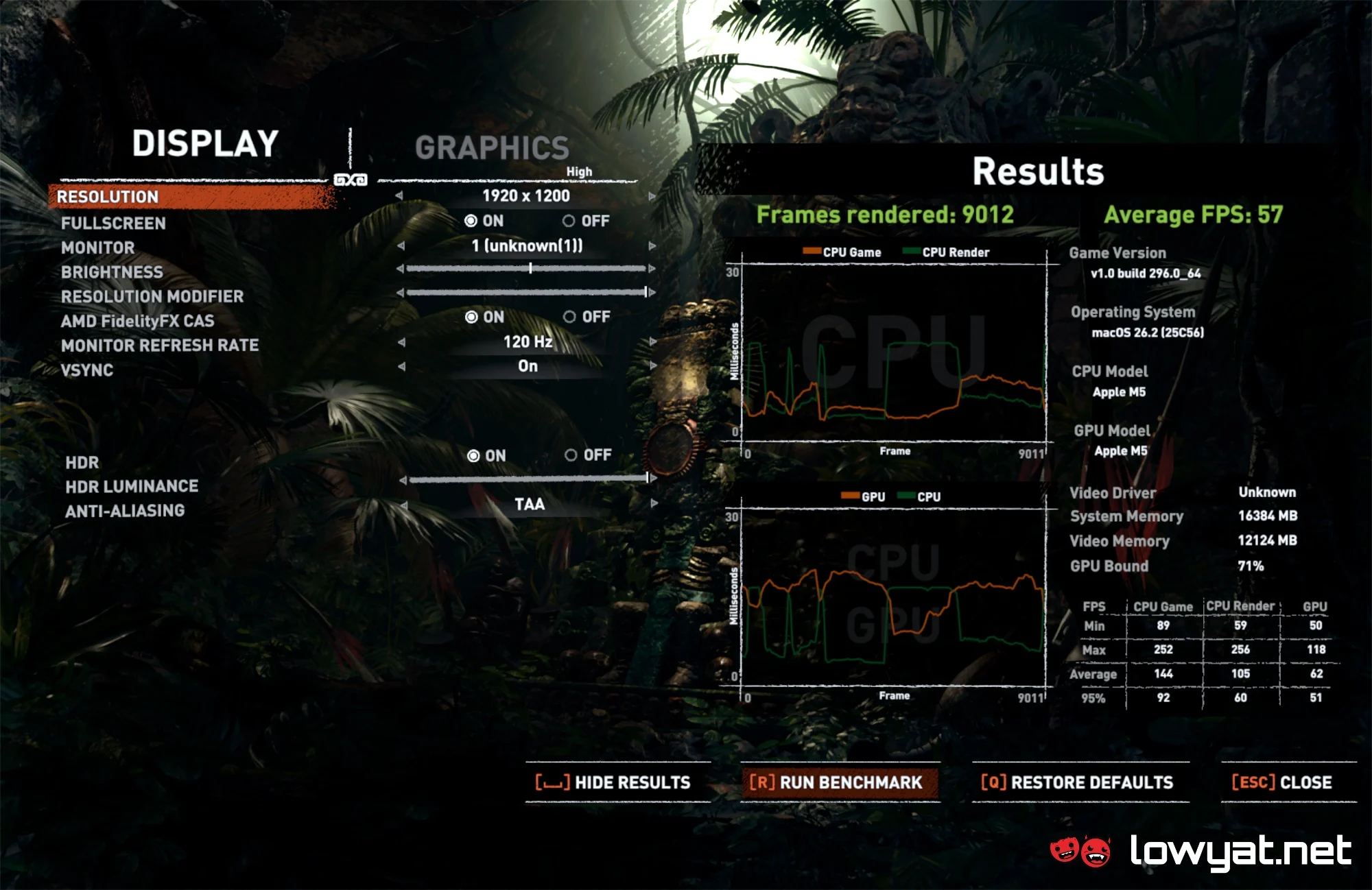The width and height of the screenshot is (1372, 890).
Task: Run the benchmark again
Action: coord(836,782)
